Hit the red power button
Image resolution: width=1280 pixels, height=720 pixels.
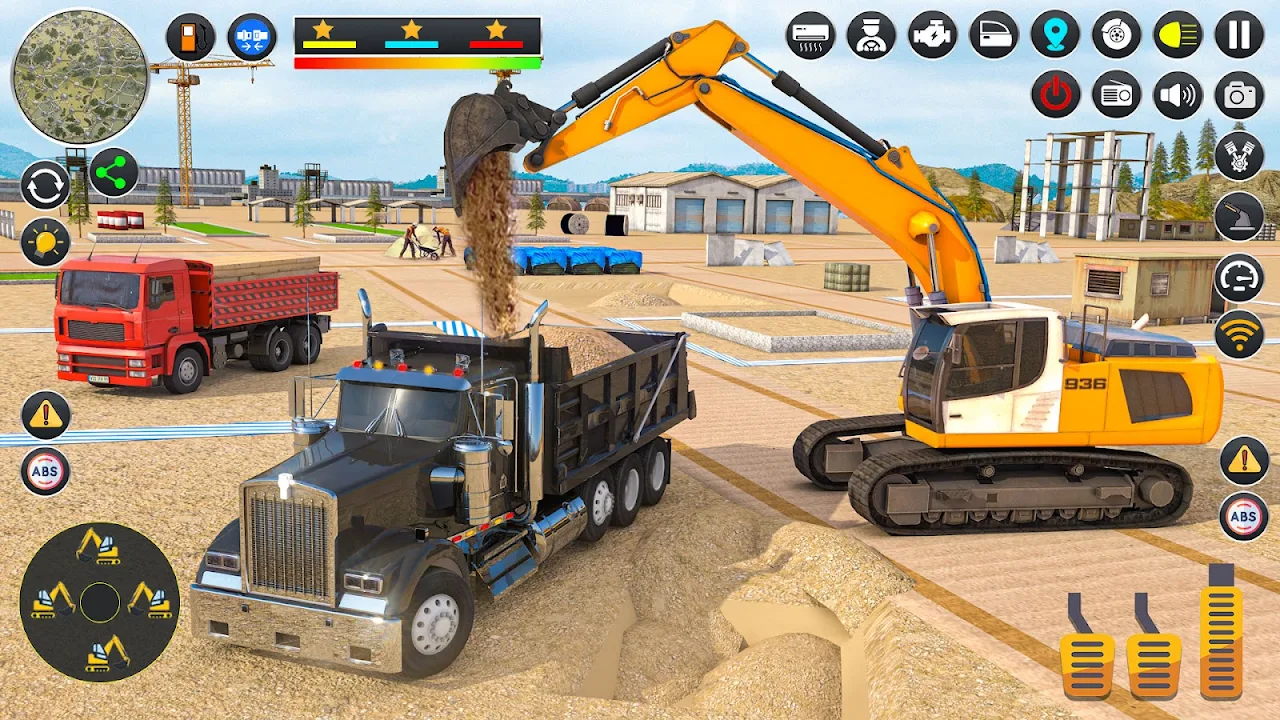click(x=1055, y=95)
